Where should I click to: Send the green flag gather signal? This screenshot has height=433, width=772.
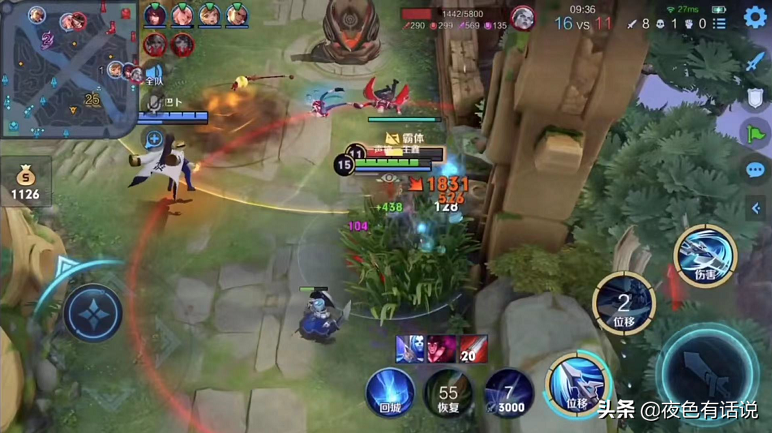pyautogui.click(x=755, y=134)
